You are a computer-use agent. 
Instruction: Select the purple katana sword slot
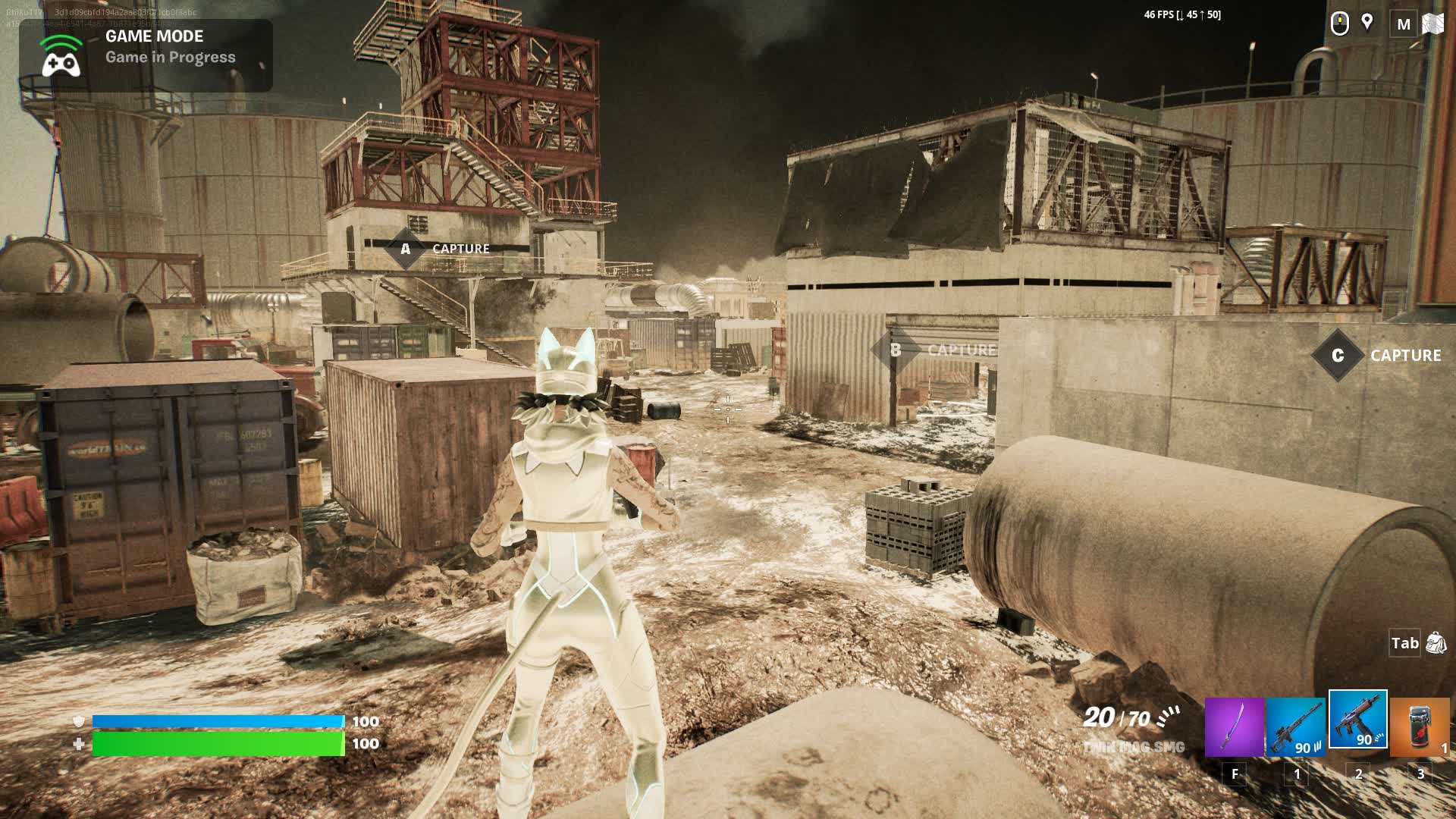point(1234,726)
